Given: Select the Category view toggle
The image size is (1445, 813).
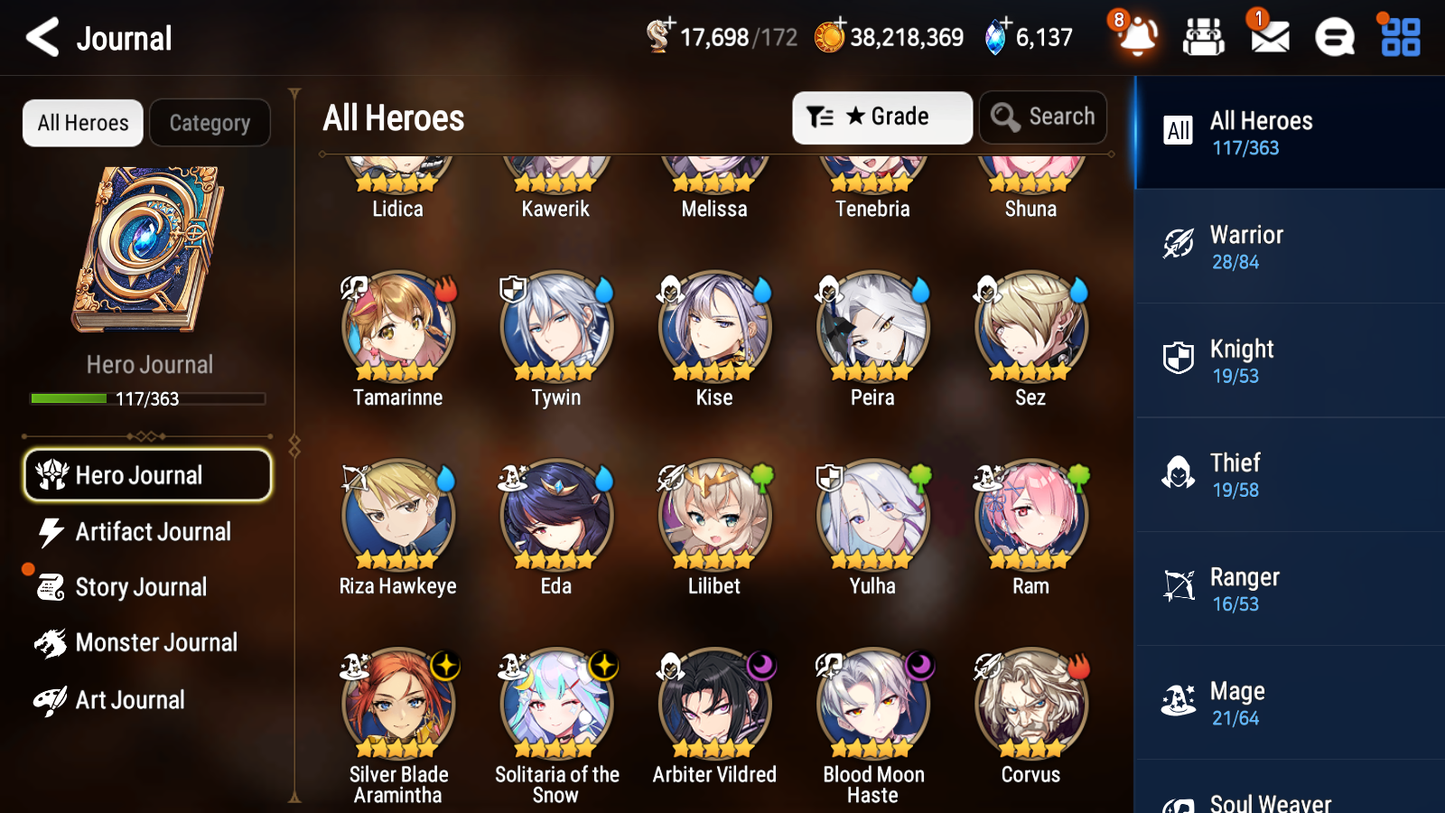Looking at the screenshot, I should coord(209,123).
